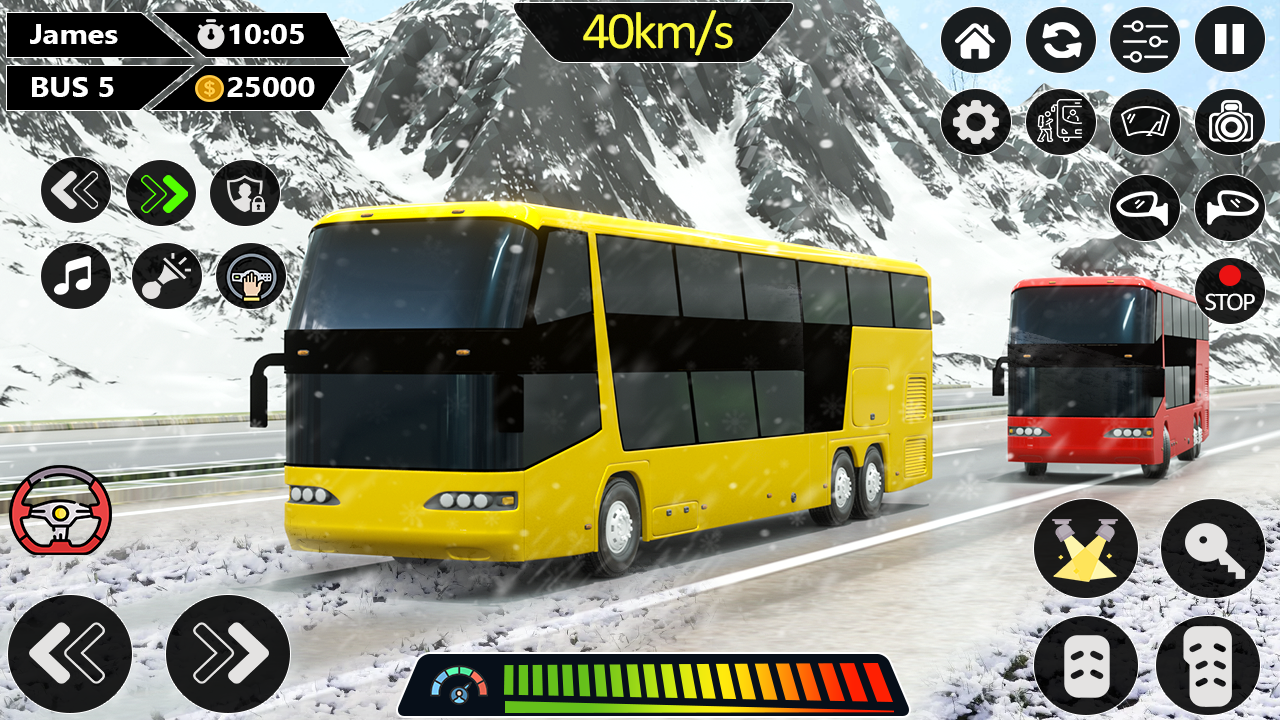Take a screenshot with the camera icon

tap(1230, 121)
